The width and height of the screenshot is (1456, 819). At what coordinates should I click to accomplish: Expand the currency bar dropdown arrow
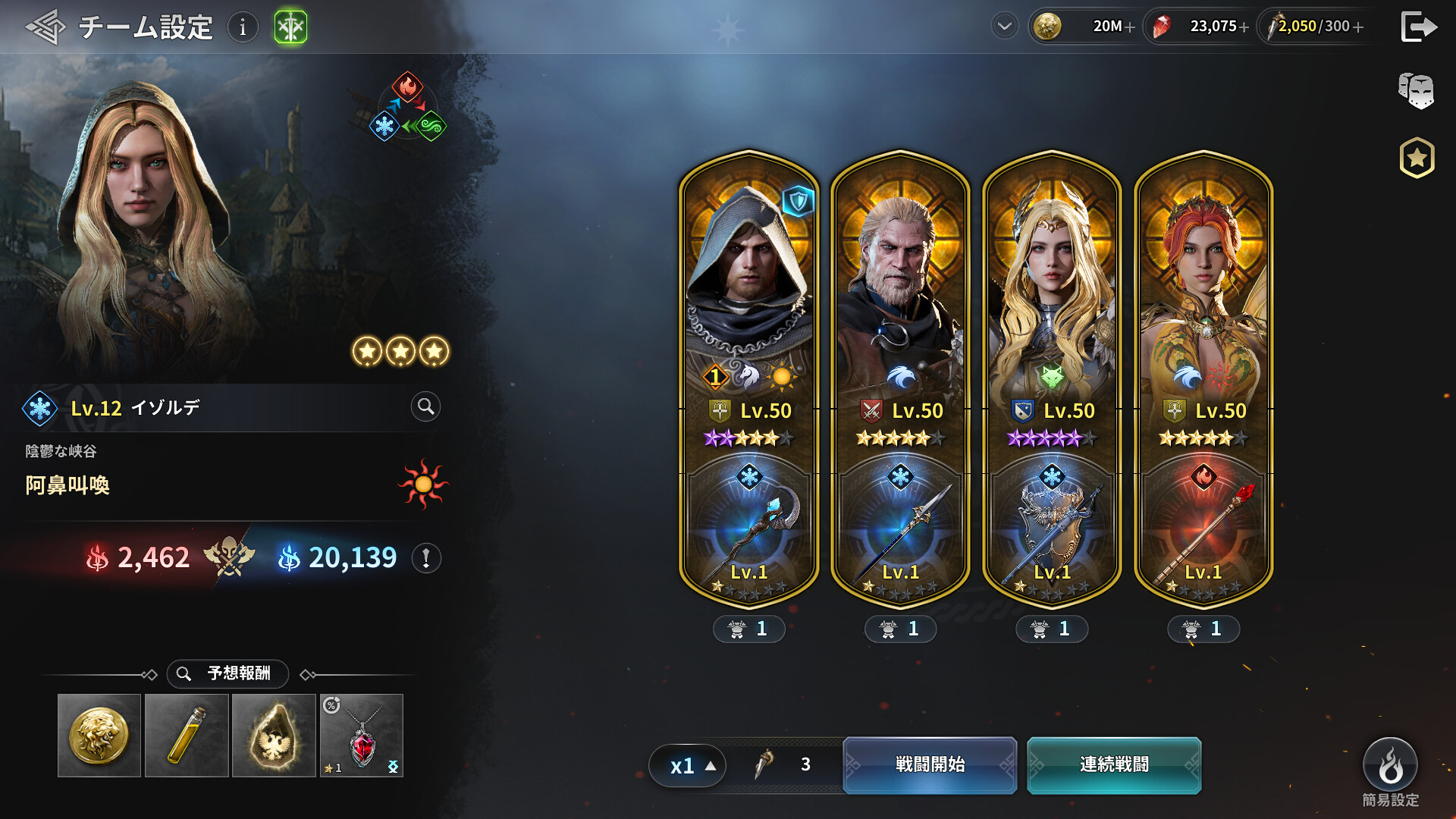tap(1005, 27)
